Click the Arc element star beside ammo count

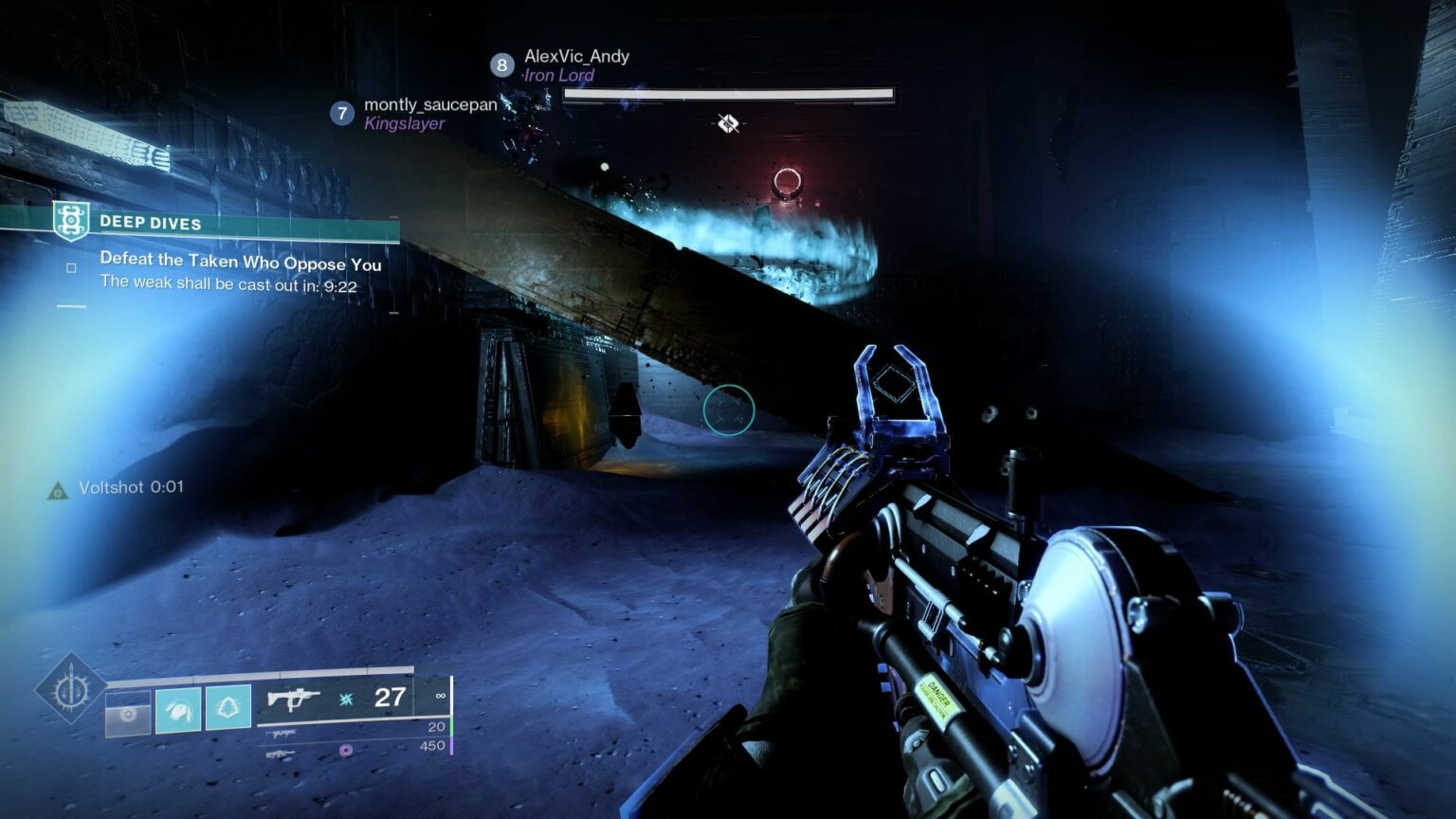(346, 697)
